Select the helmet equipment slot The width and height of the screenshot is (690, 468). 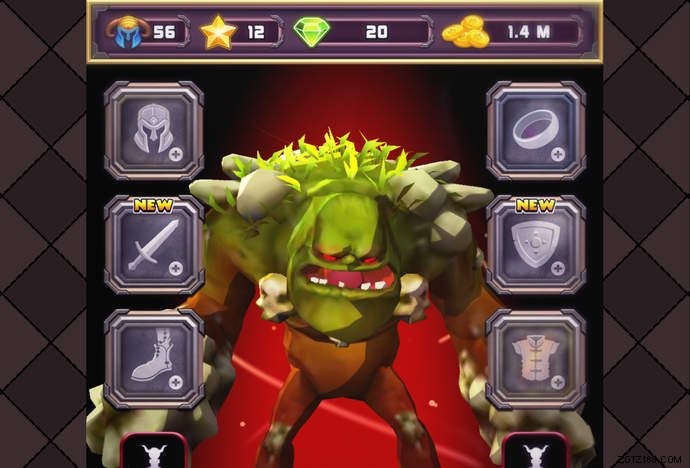[154, 130]
